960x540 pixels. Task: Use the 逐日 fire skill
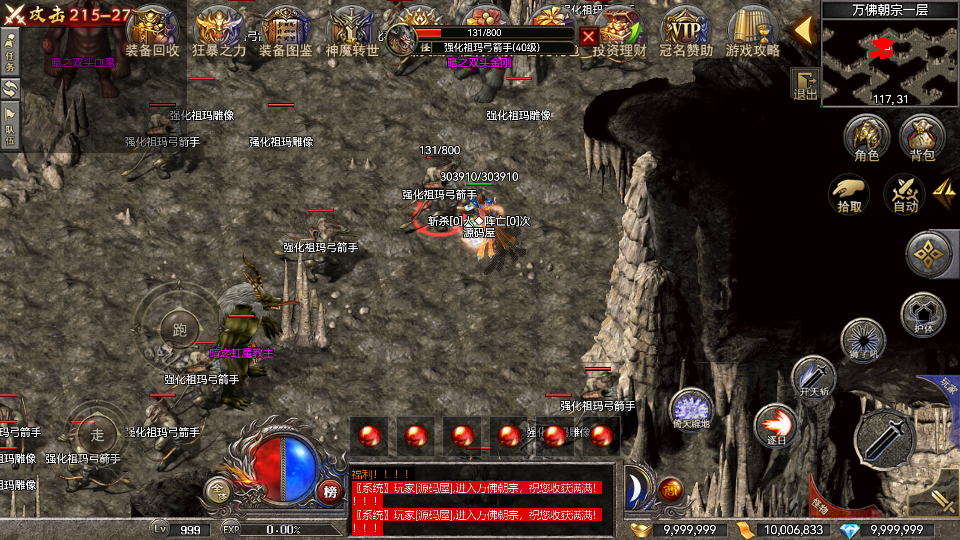[774, 424]
